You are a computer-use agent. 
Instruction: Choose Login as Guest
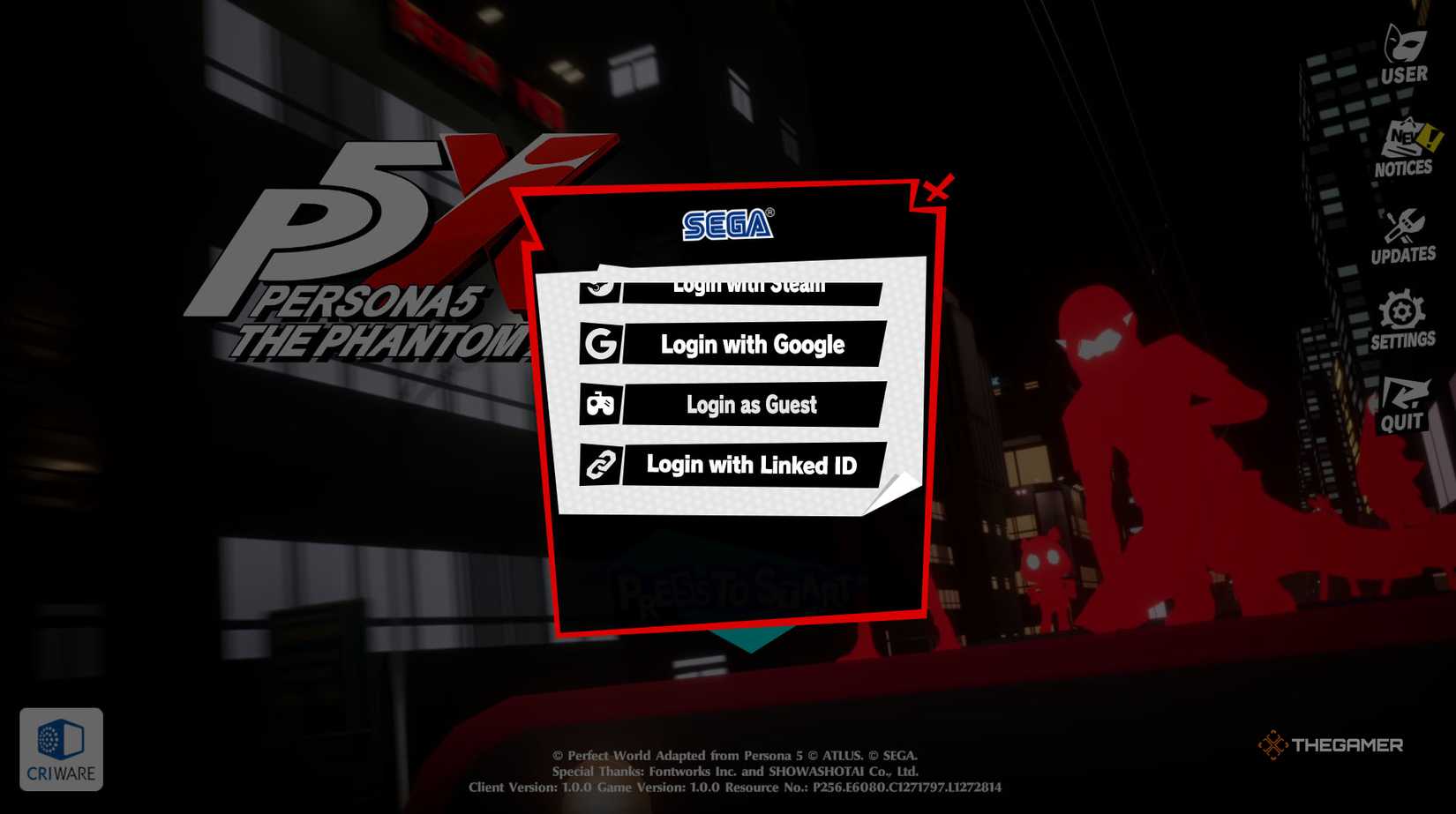coord(753,405)
